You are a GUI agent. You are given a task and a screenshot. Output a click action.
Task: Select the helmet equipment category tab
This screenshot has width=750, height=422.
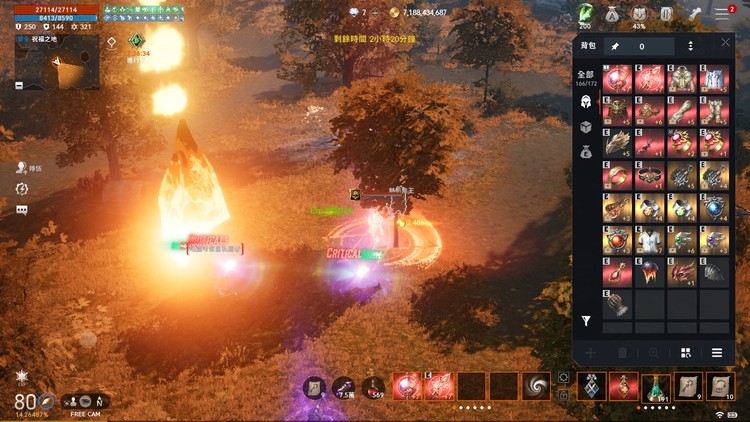(586, 102)
